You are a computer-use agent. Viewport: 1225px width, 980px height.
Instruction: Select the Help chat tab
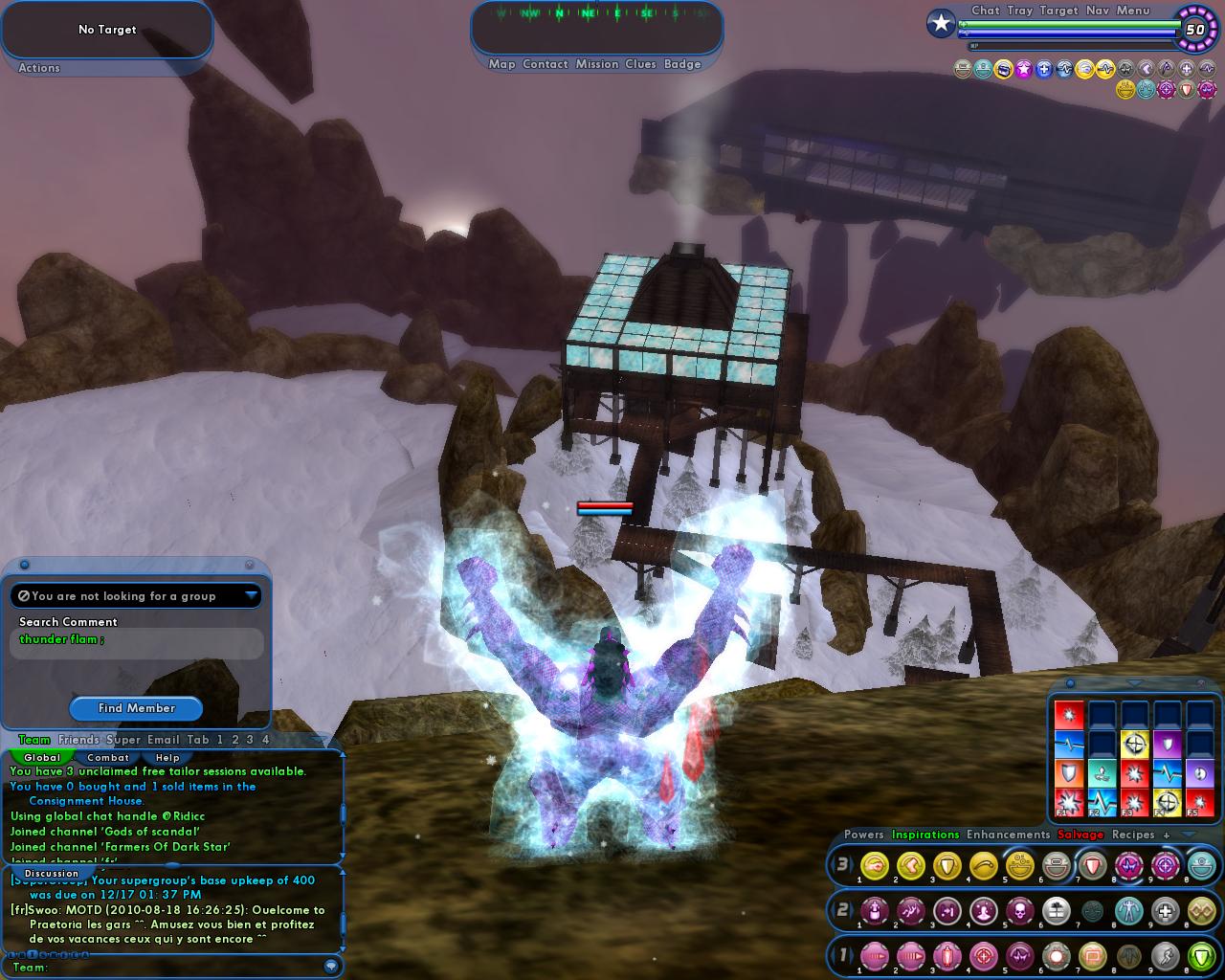click(x=167, y=757)
